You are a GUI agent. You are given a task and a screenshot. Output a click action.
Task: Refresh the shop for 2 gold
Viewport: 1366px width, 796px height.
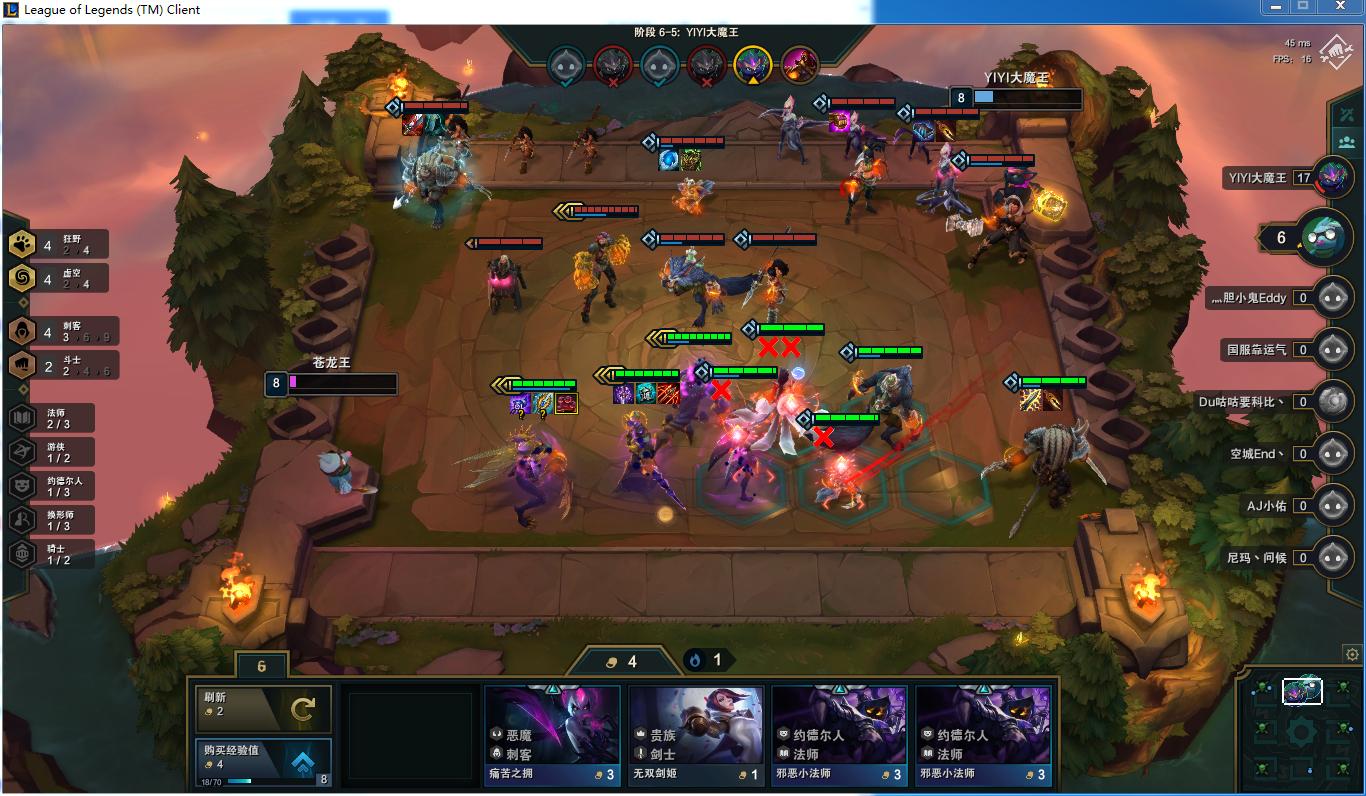pyautogui.click(x=263, y=708)
